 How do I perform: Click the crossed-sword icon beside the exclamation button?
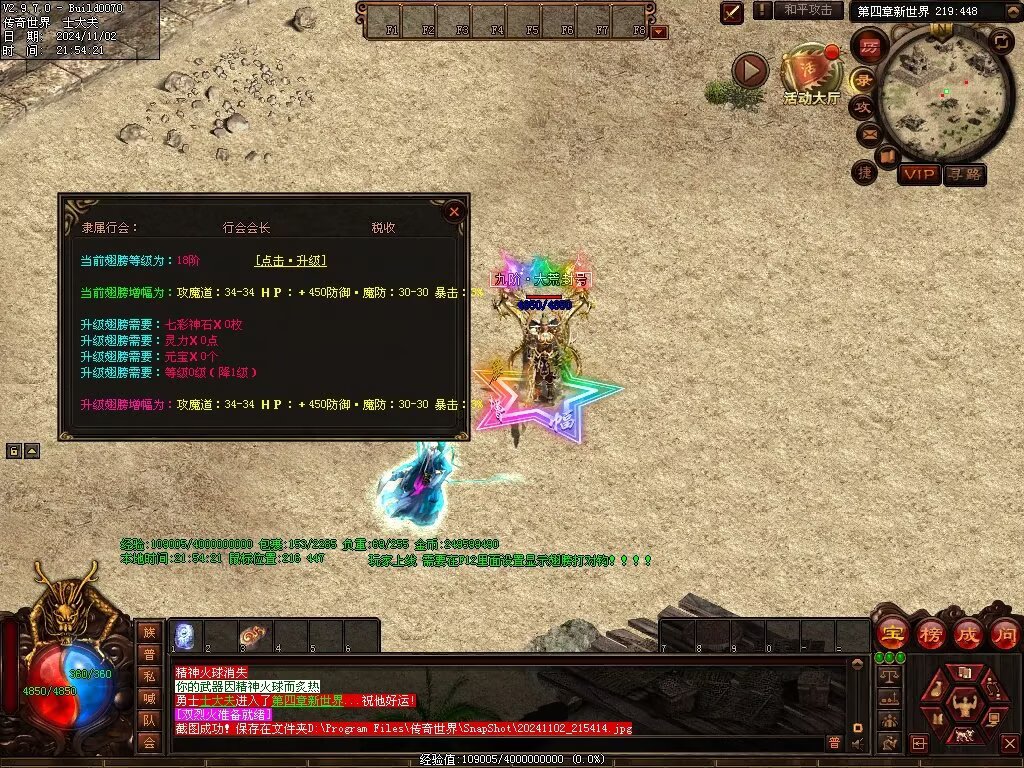732,11
